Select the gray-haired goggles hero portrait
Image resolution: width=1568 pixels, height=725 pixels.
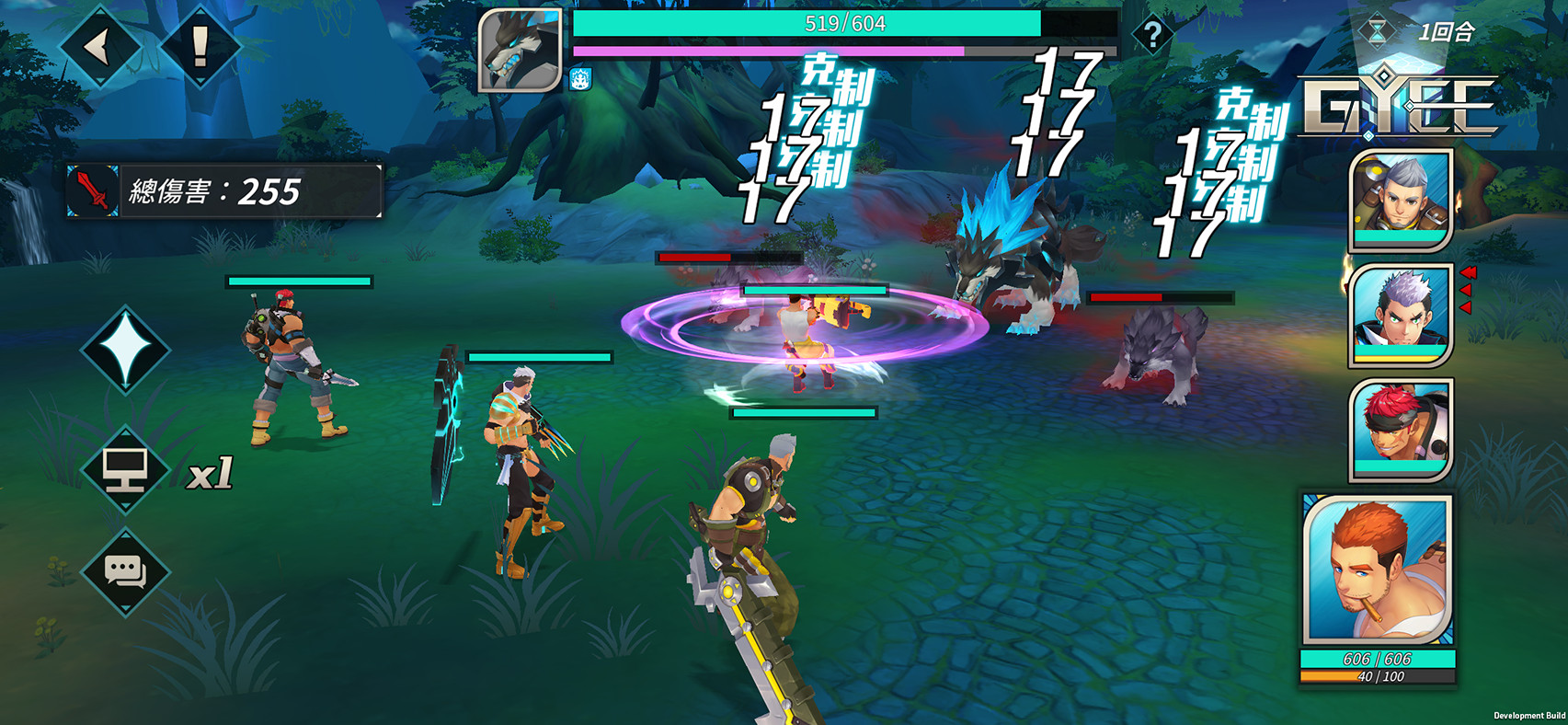1400,199
